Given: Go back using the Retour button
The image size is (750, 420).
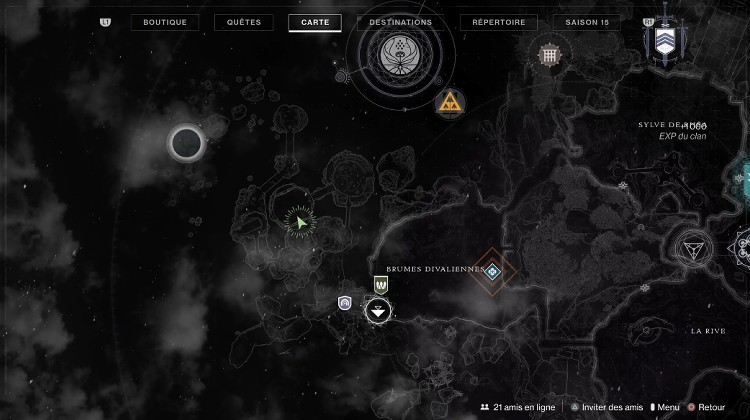Looking at the screenshot, I should (706, 407).
